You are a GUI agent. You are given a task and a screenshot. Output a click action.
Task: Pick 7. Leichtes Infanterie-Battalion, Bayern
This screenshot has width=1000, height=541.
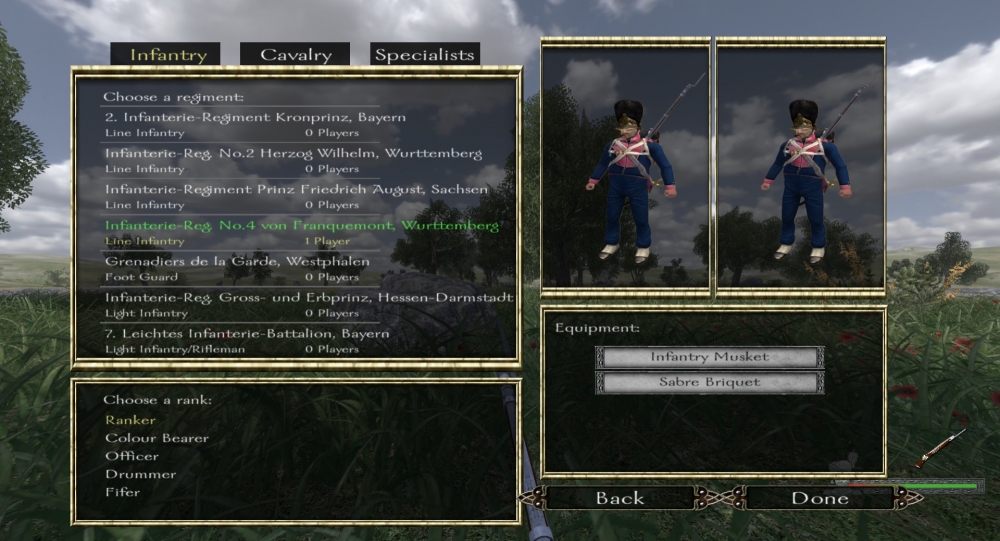click(247, 333)
